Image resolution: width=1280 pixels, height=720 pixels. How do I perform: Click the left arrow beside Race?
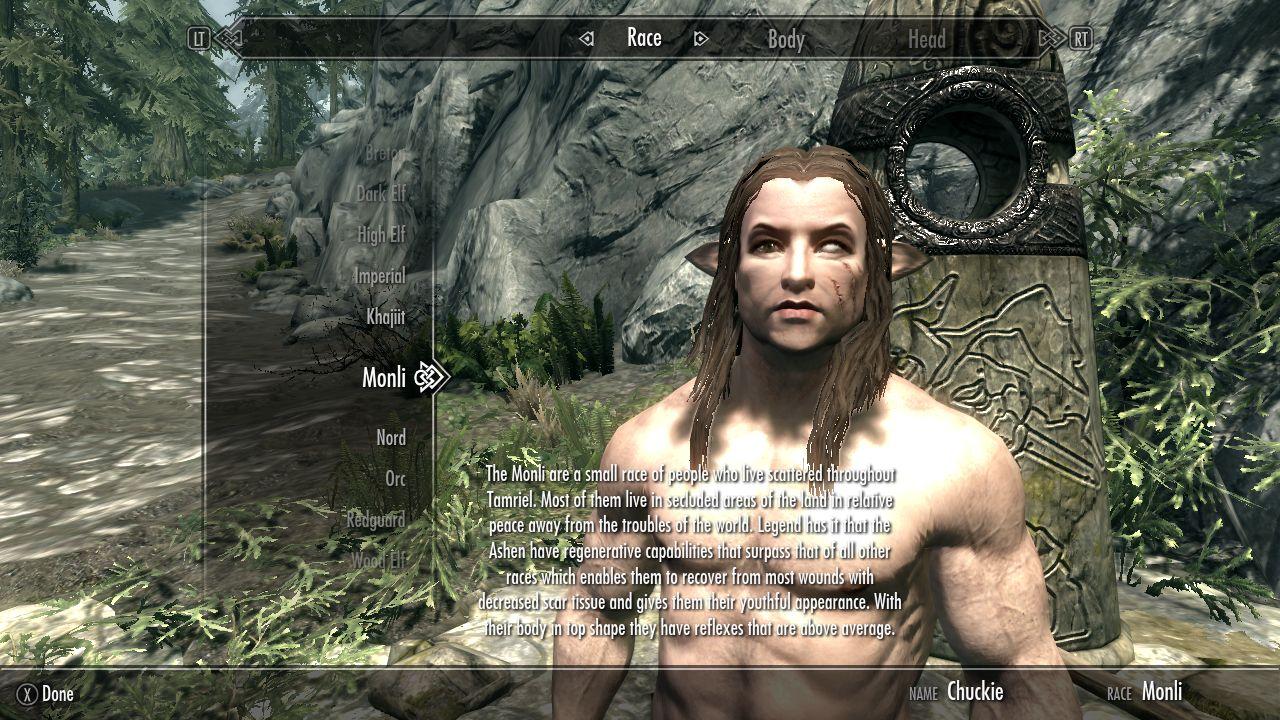[587, 39]
